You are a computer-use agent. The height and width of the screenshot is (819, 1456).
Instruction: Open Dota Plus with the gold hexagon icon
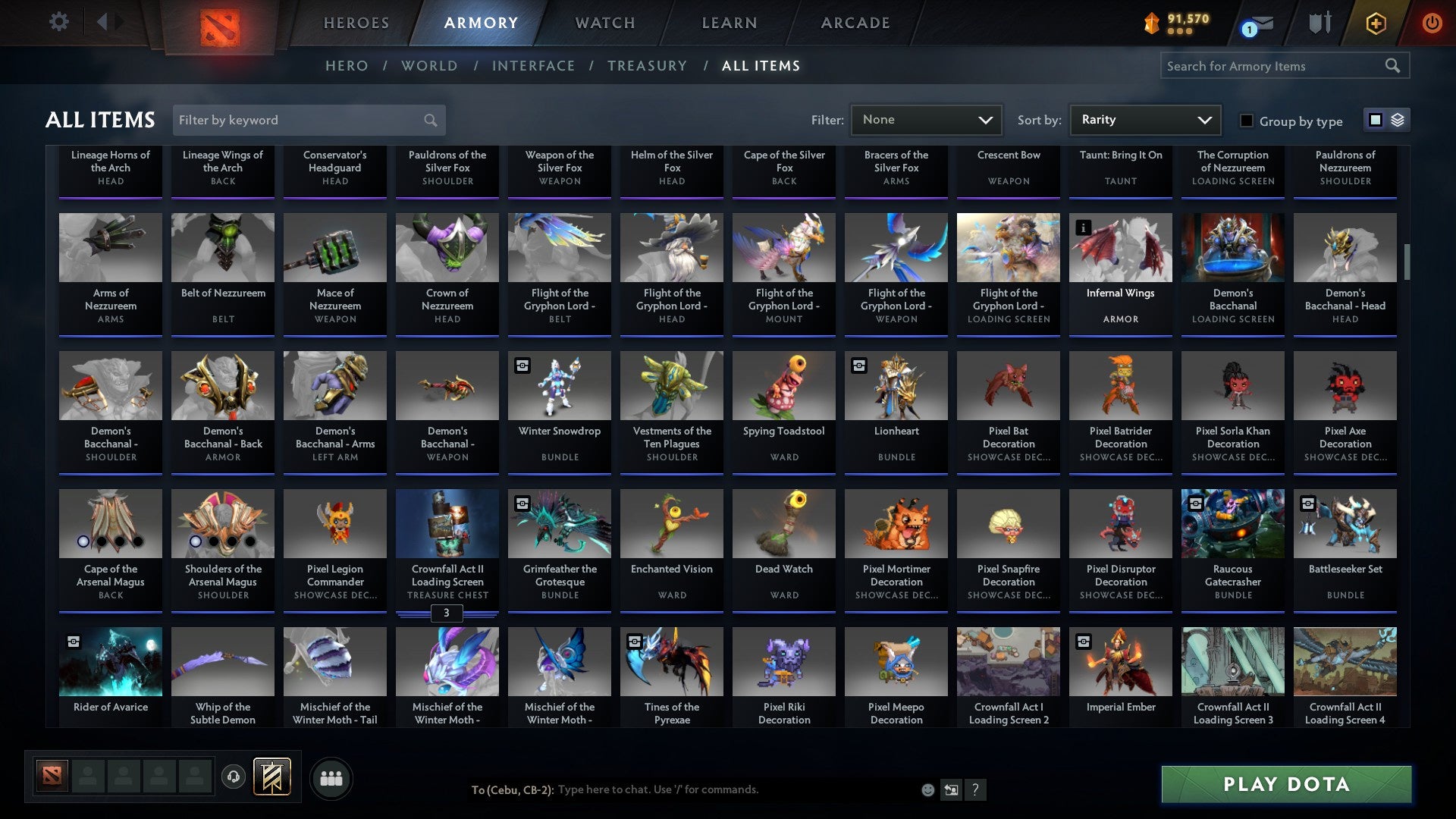[x=1375, y=23]
